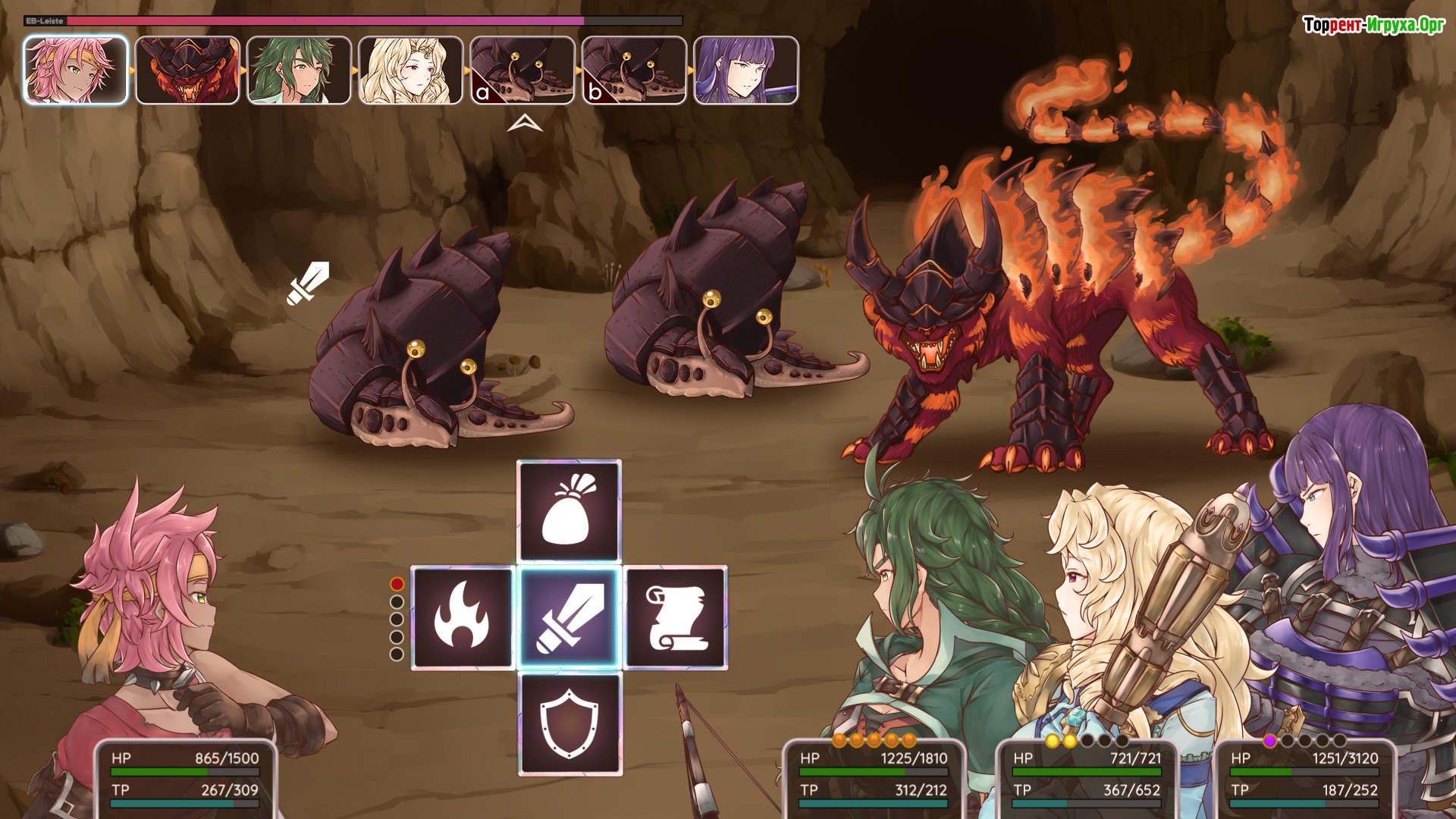Image resolution: width=1456 pixels, height=819 pixels.
Task: Click the pink-haired hero turn portrait
Action: [76, 70]
